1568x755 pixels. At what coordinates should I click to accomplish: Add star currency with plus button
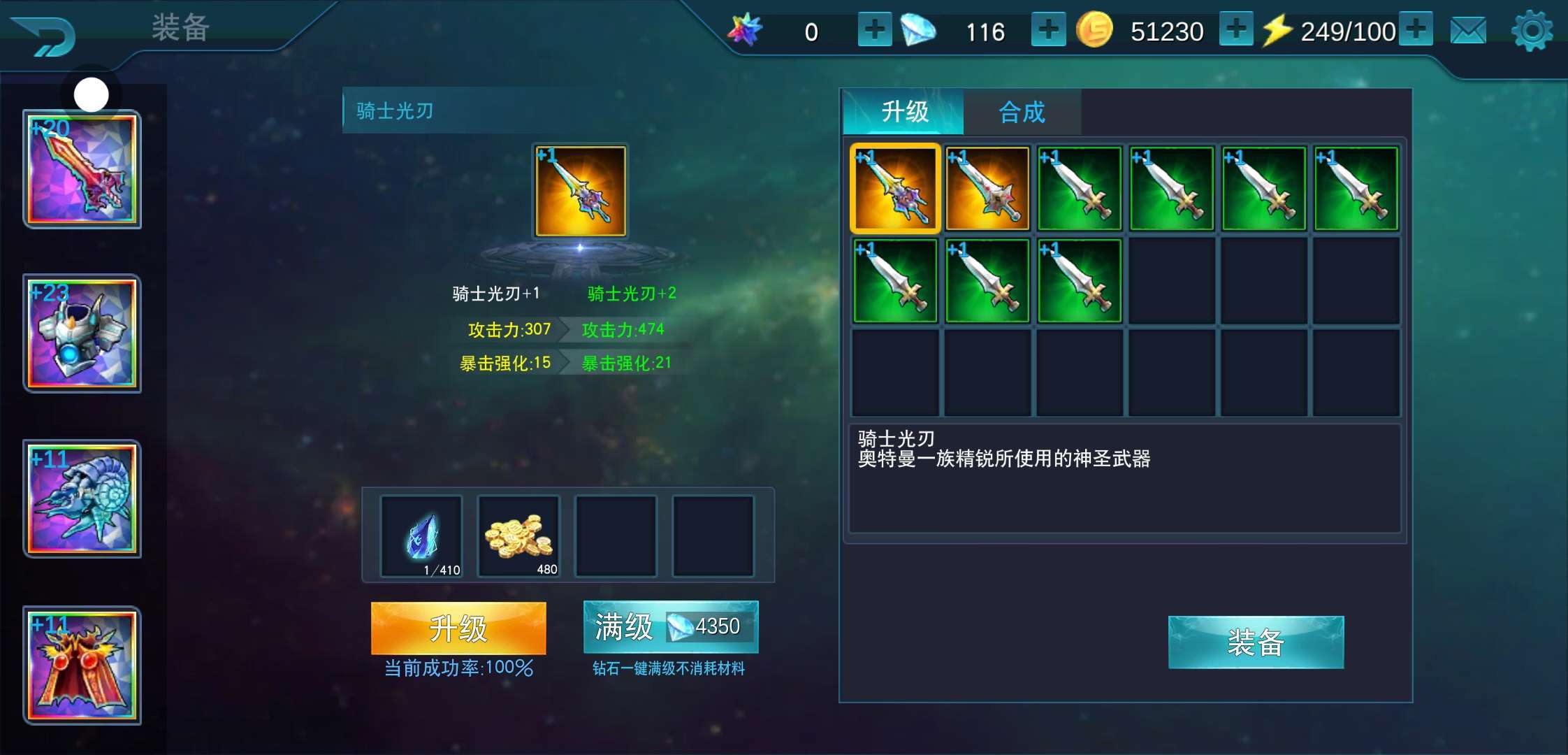(874, 30)
